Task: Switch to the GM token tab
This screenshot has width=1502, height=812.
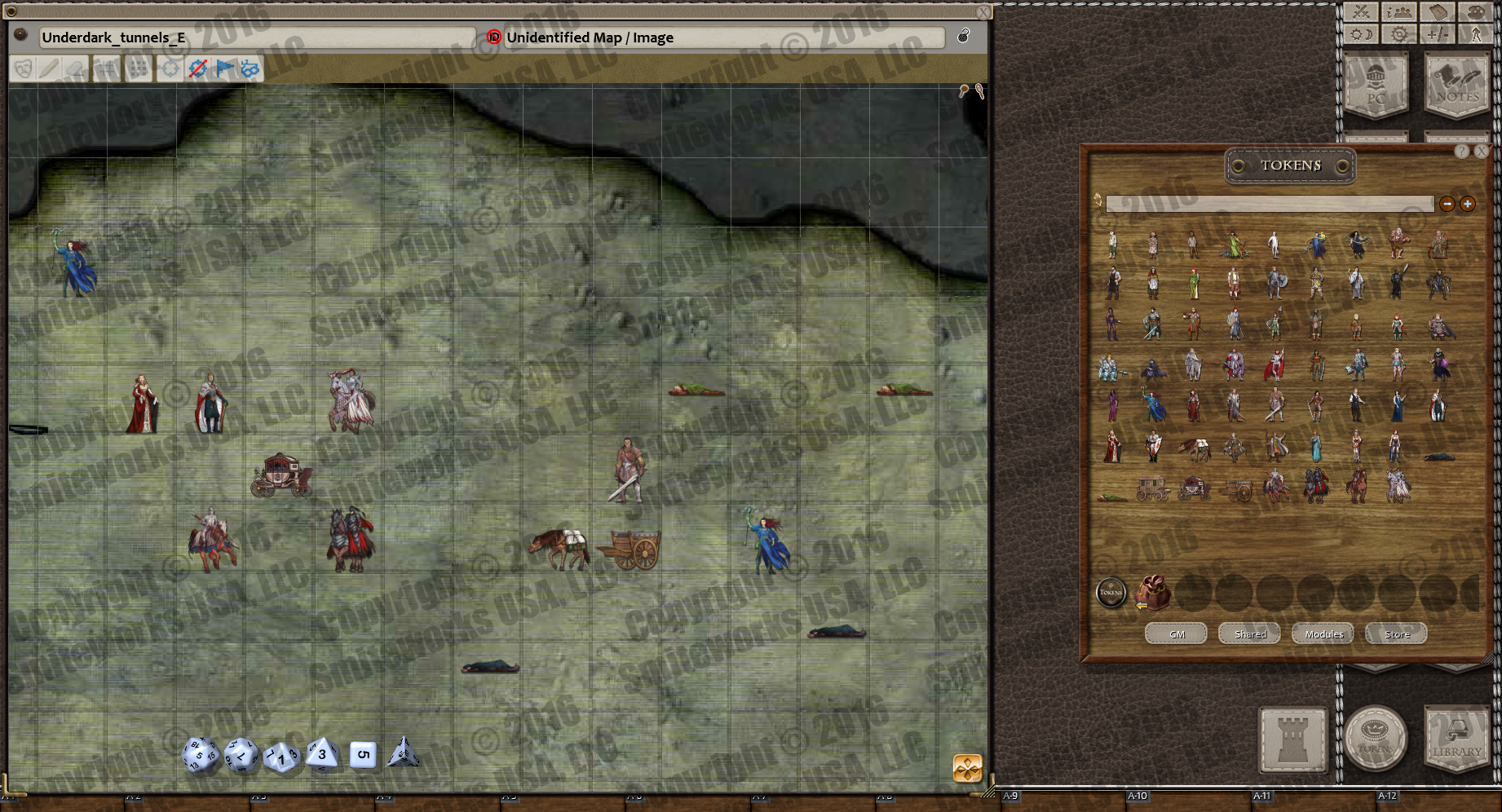Action: pyautogui.click(x=1175, y=633)
